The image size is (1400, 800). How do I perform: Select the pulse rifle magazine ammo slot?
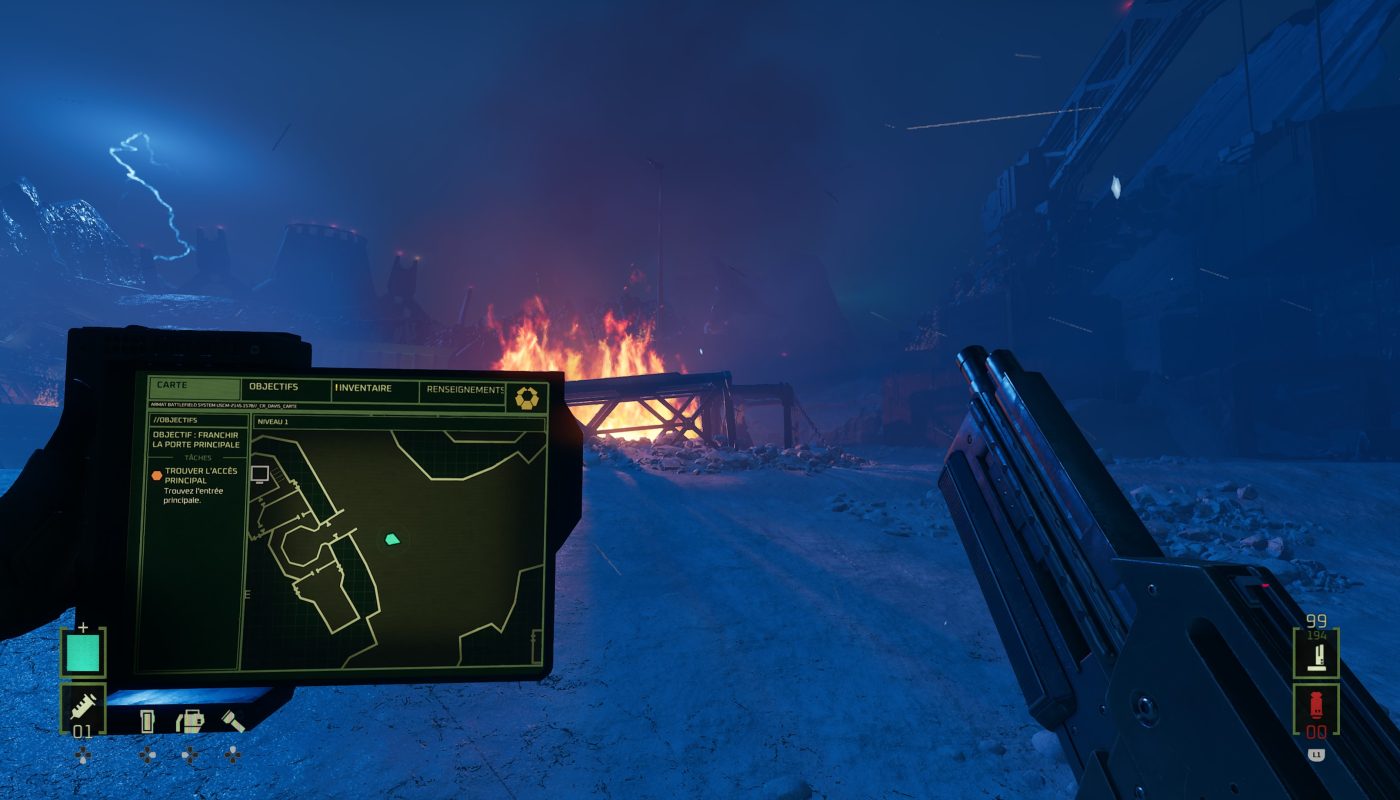tap(1316, 654)
